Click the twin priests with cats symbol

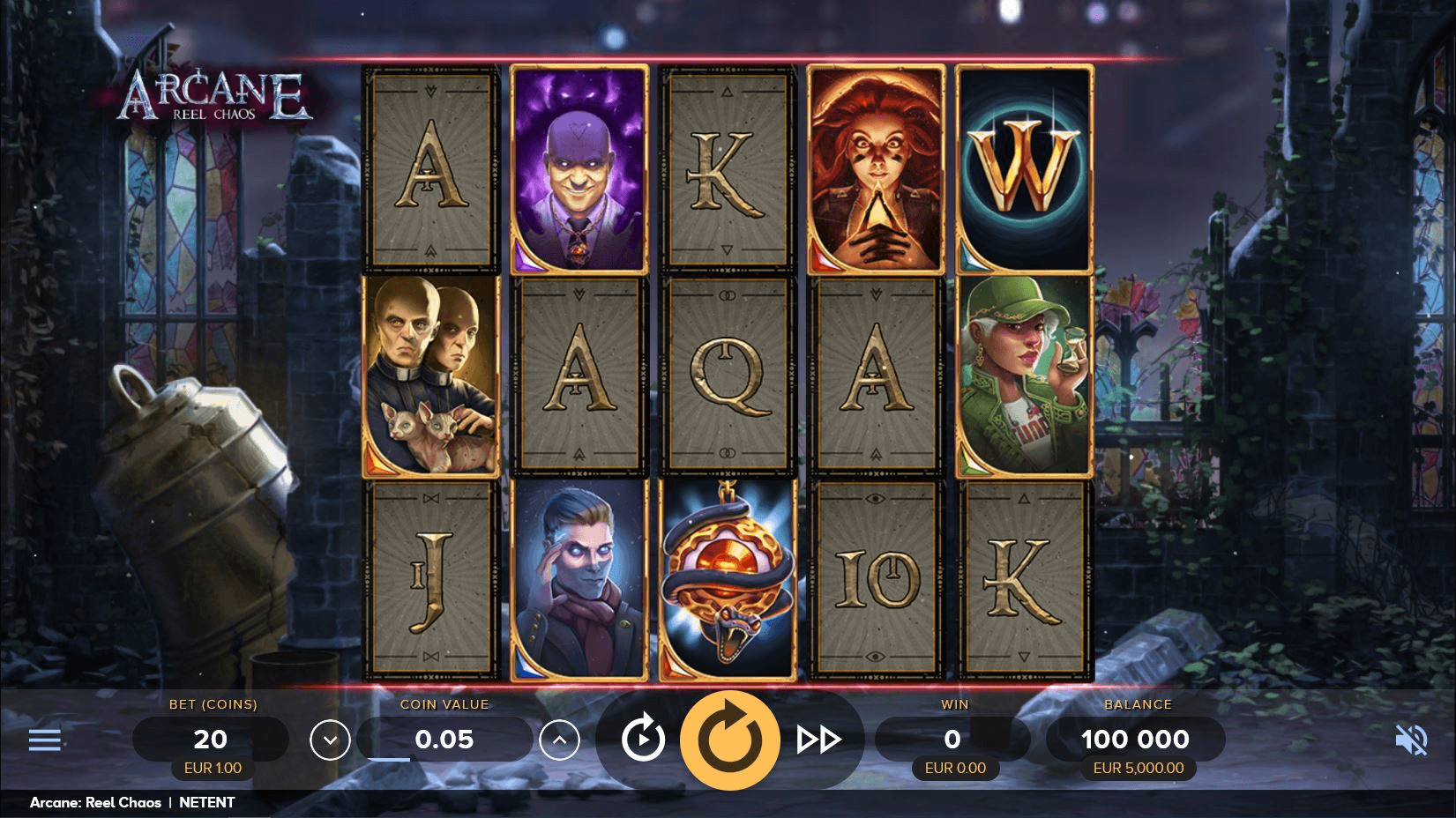pos(429,375)
